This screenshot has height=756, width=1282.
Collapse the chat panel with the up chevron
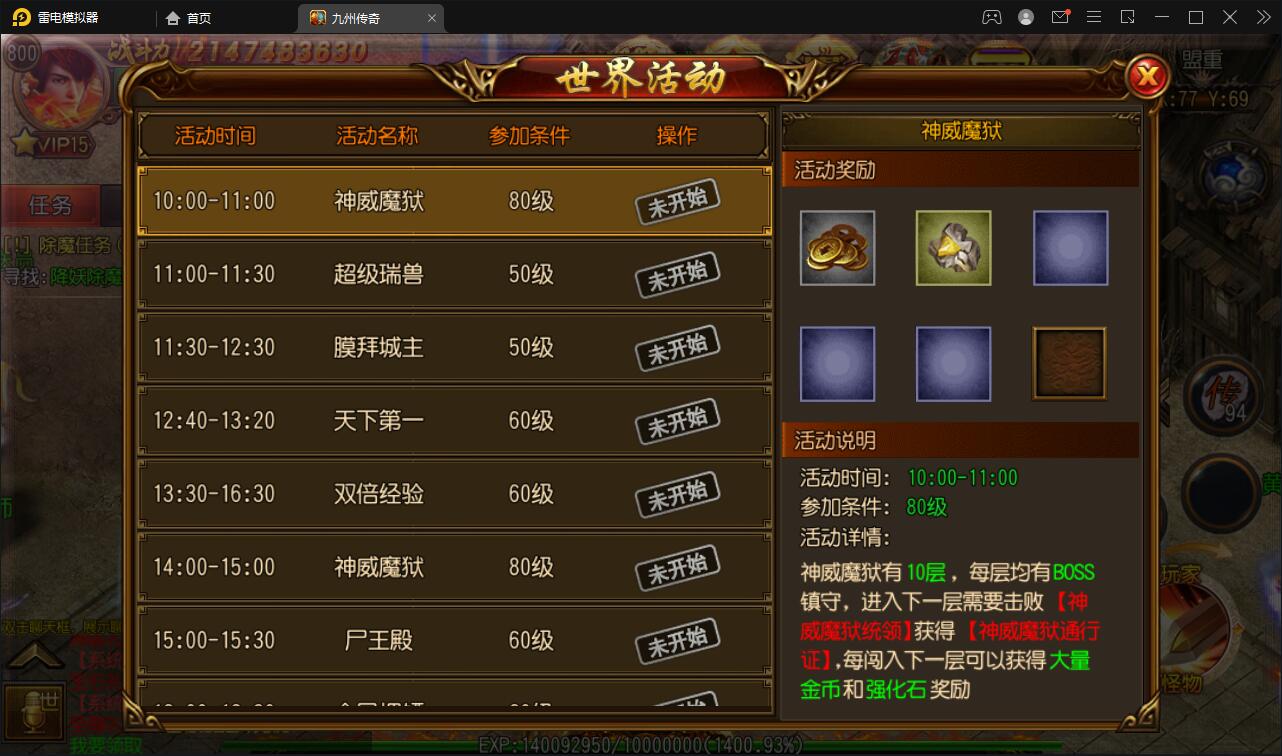tap(35, 655)
